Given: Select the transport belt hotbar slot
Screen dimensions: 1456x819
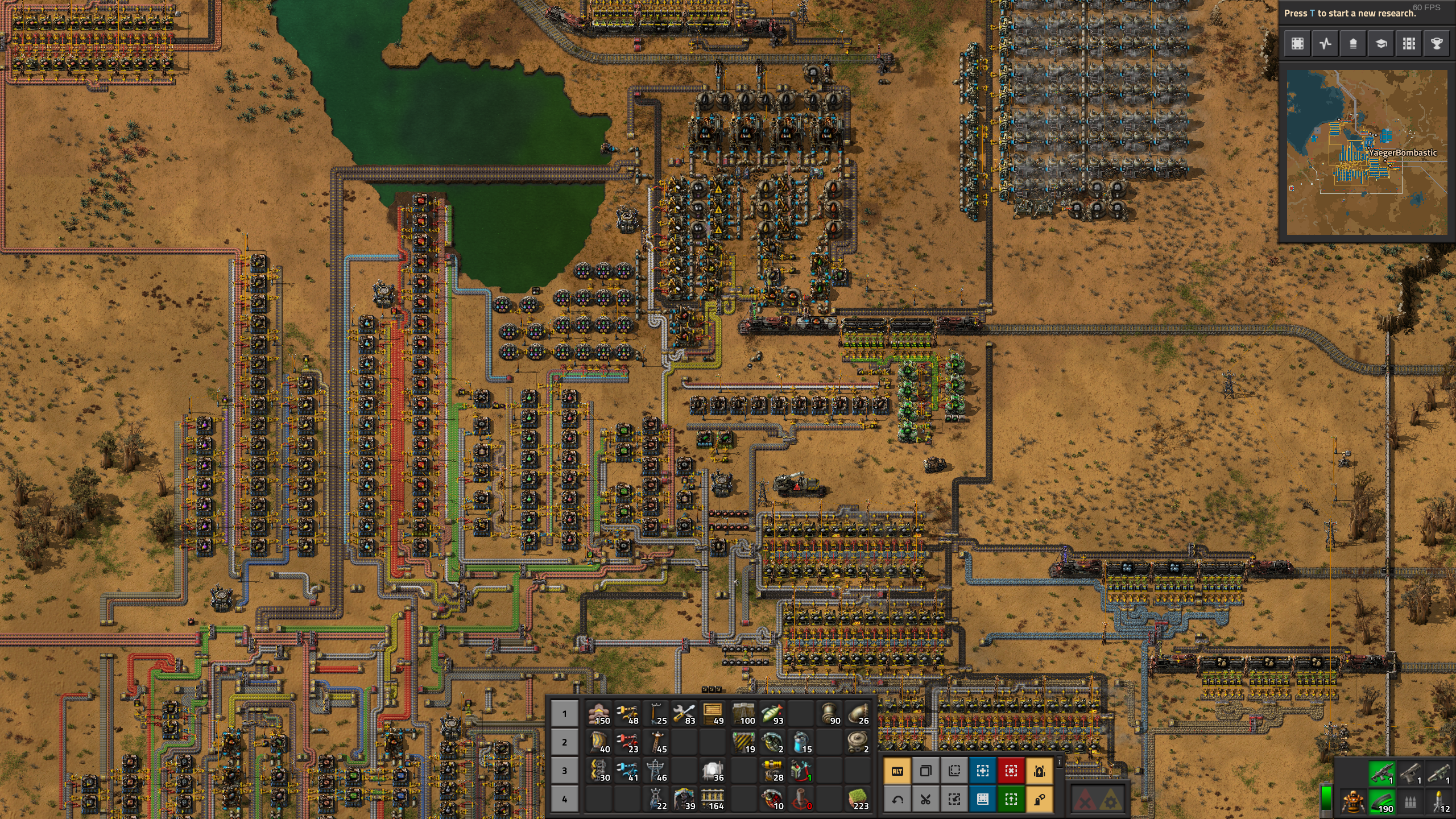Looking at the screenshot, I should pos(599,714).
